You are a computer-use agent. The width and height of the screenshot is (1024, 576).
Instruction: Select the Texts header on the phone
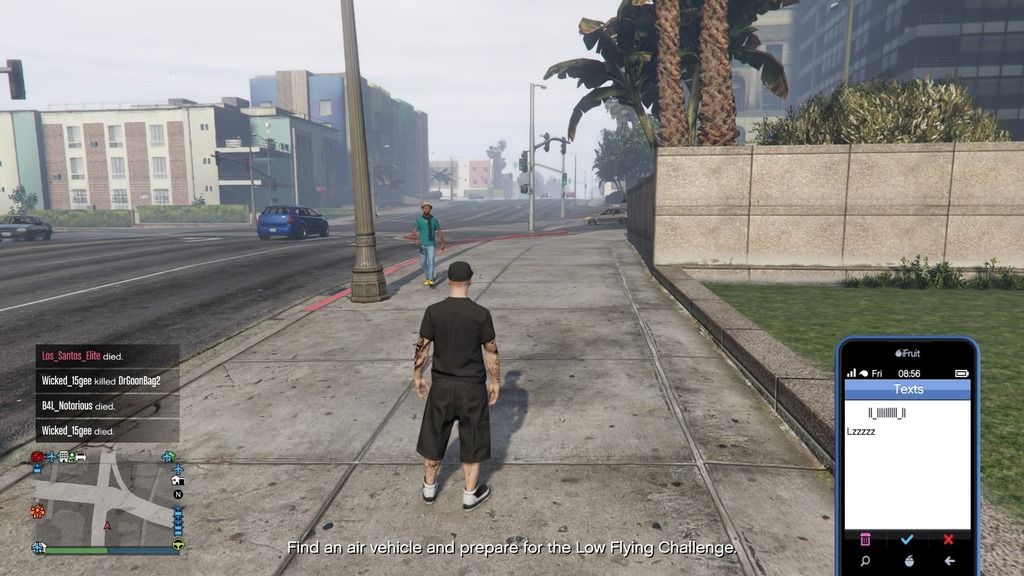908,389
